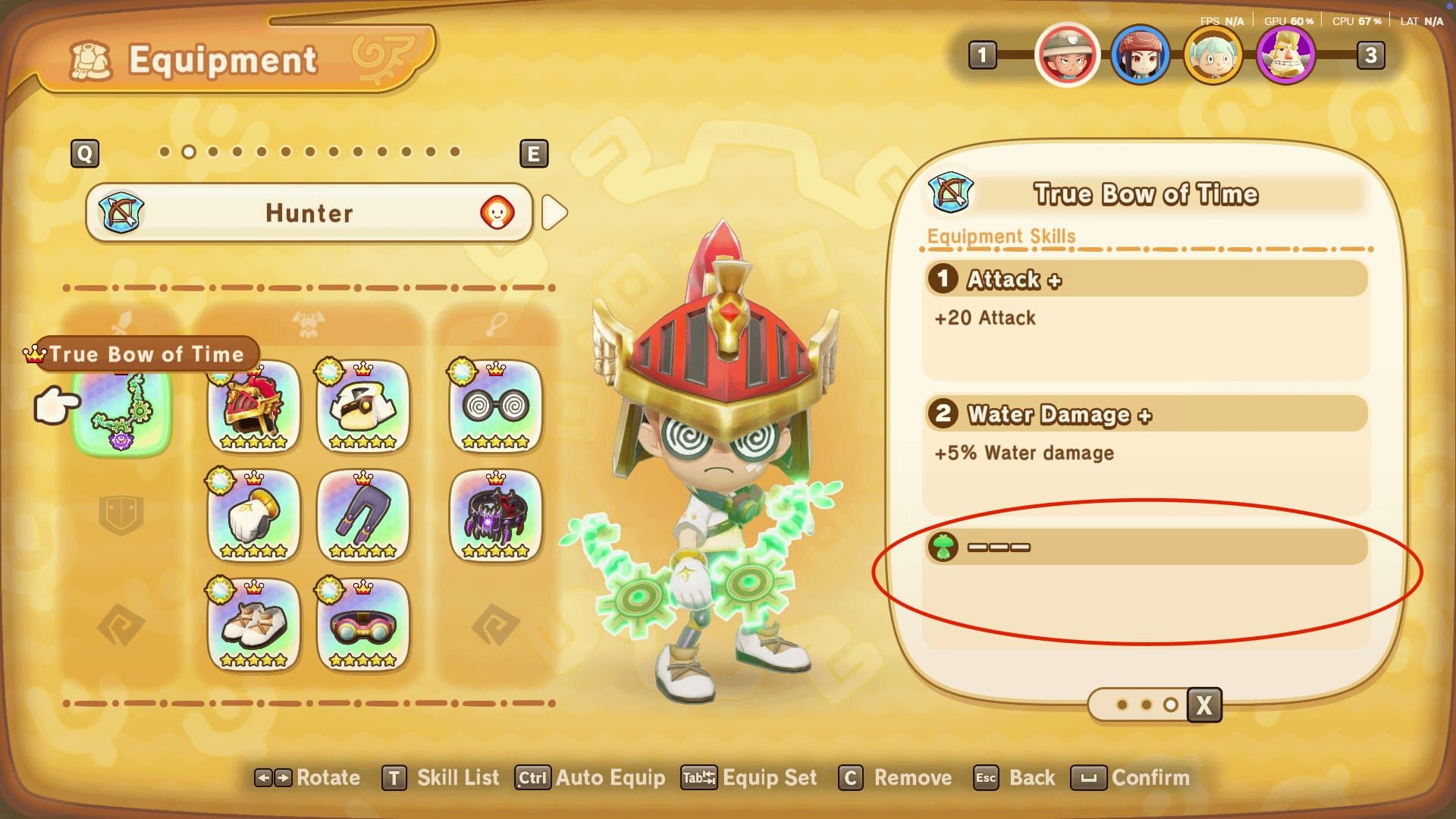1456x819 pixels.
Task: Select the Attack + skill row
Action: pyautogui.click(x=1145, y=280)
